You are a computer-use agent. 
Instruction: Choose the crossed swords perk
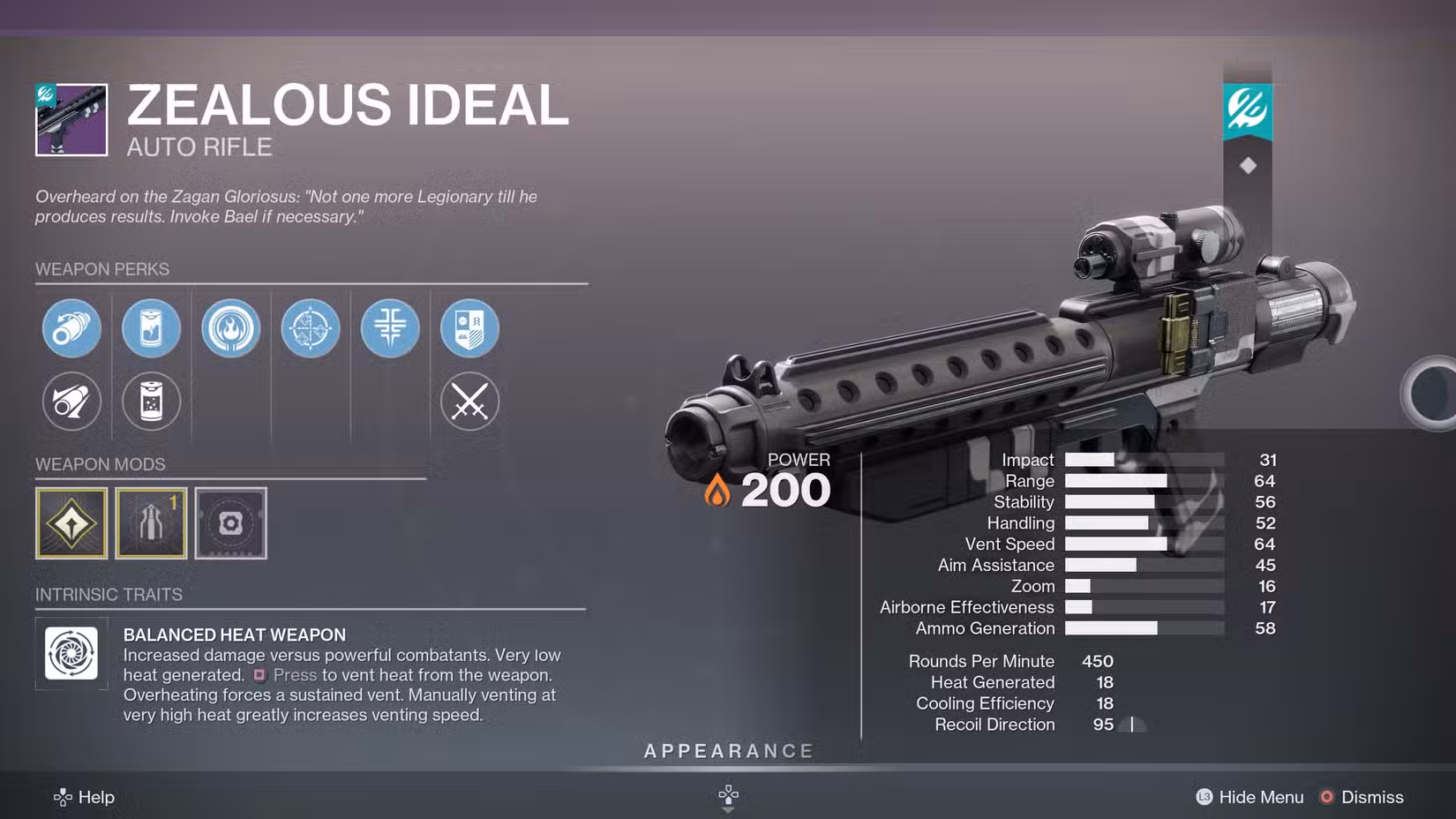coord(469,402)
